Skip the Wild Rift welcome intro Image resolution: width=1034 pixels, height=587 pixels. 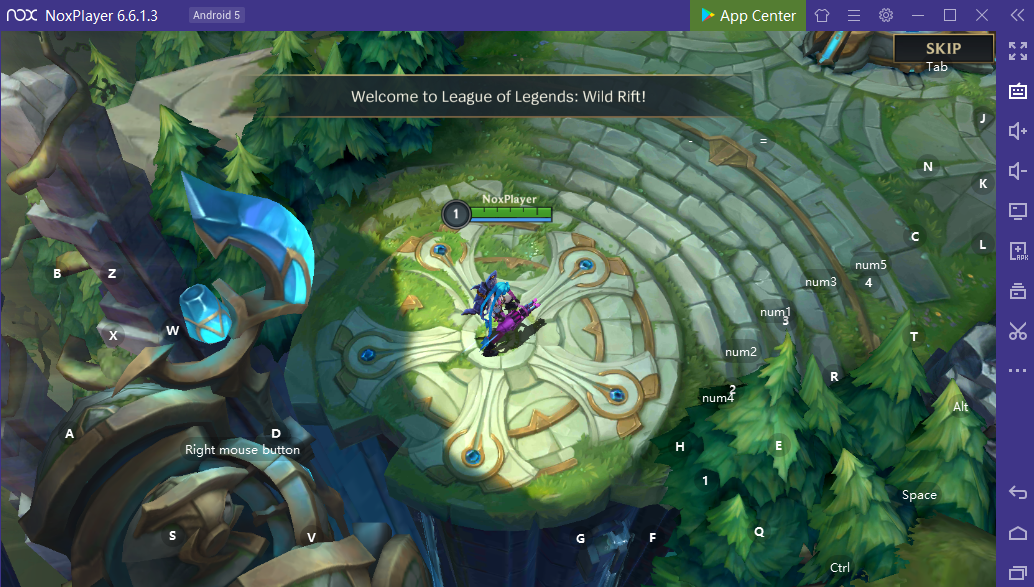coord(943,48)
